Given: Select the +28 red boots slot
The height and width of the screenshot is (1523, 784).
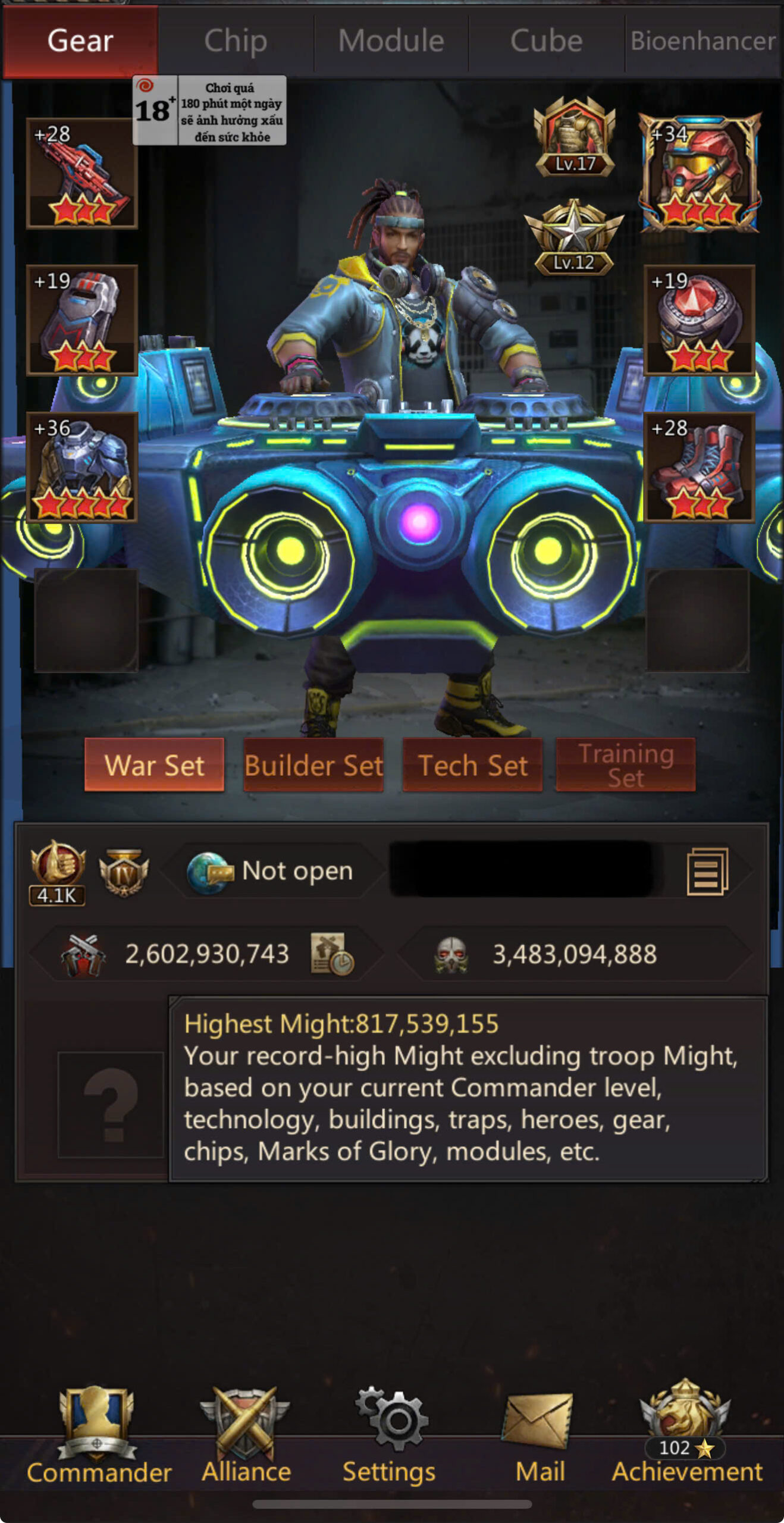Looking at the screenshot, I should pyautogui.click(x=699, y=467).
